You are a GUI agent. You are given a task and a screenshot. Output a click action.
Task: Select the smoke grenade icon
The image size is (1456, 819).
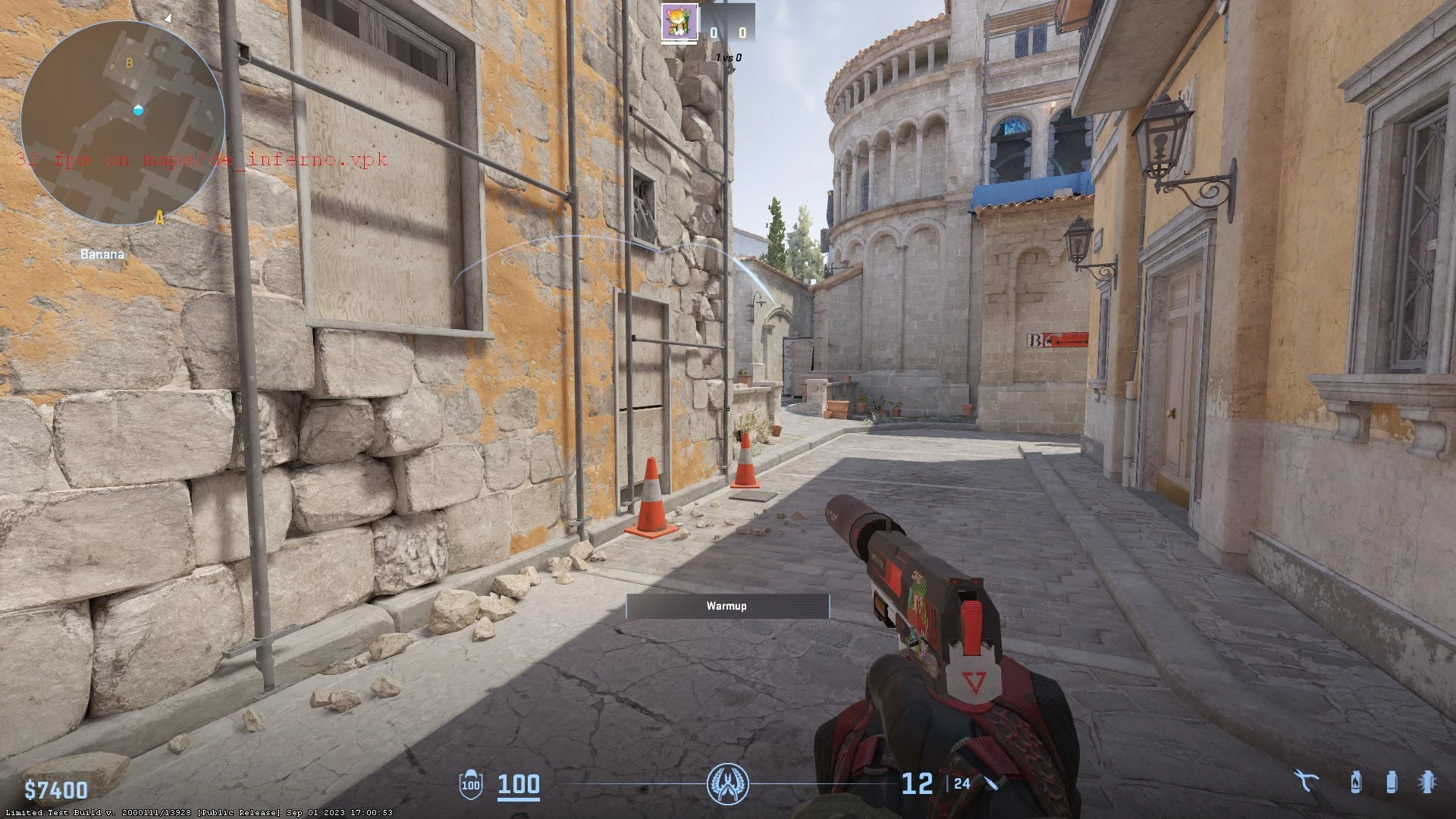[1391, 782]
